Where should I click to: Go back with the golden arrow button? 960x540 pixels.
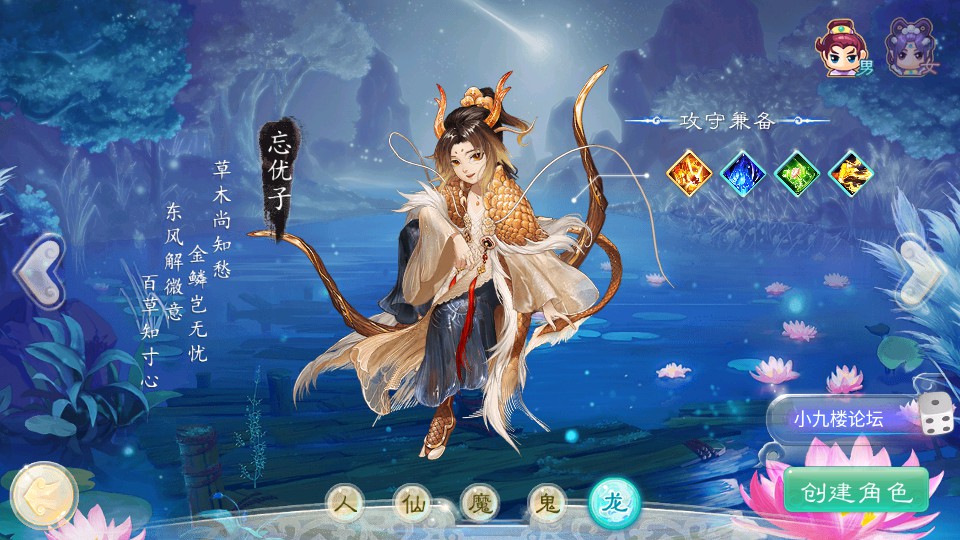41,493
